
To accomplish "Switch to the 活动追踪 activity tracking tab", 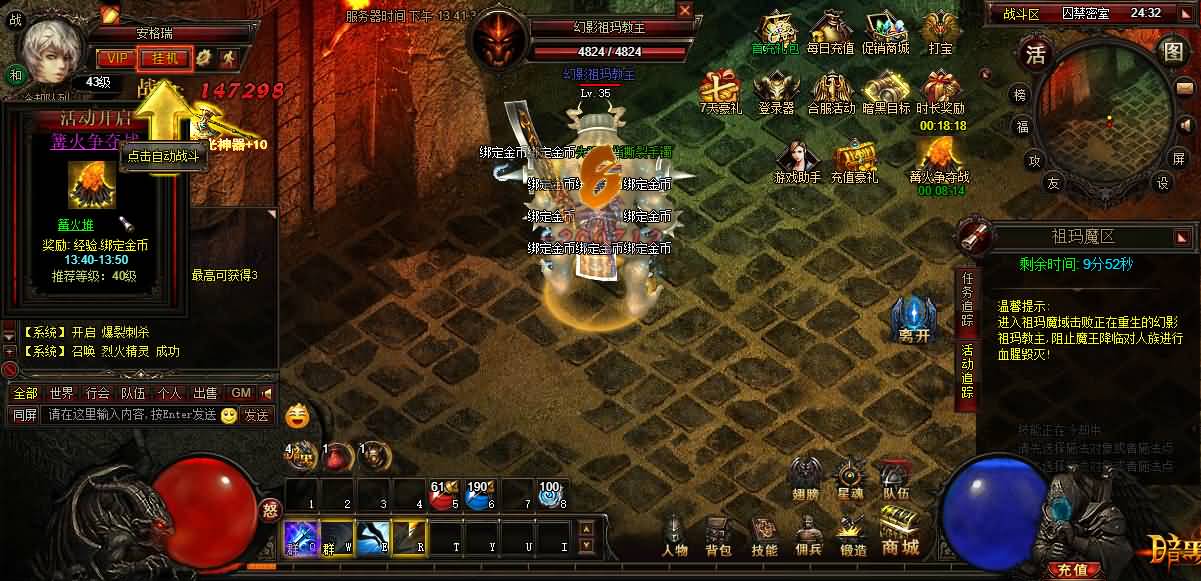I will (967, 372).
